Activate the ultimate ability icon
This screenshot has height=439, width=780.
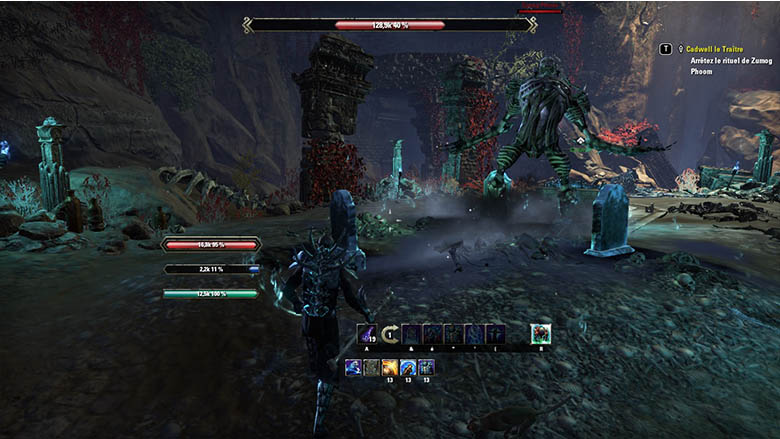[x=541, y=334]
